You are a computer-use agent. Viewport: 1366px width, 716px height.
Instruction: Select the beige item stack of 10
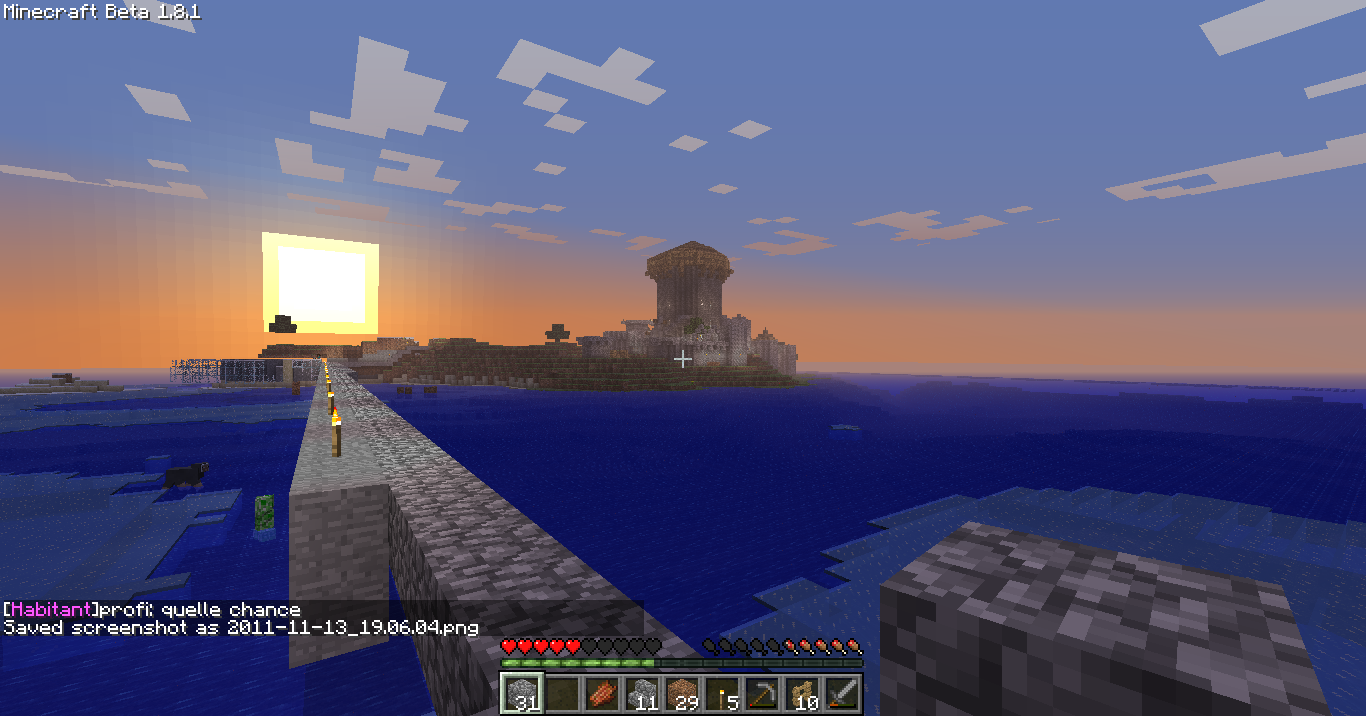[x=801, y=692]
